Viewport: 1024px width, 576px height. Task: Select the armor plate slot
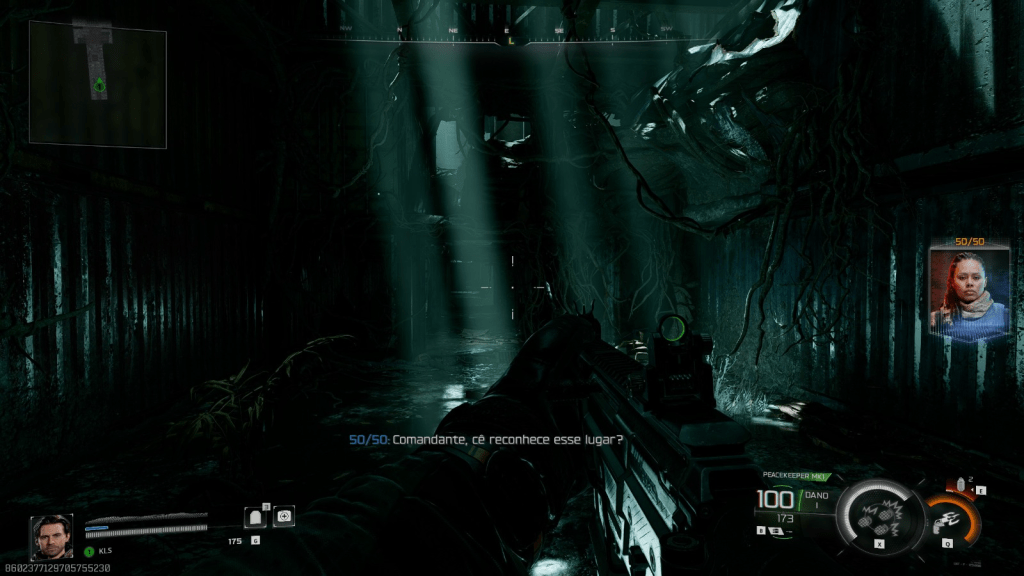255,516
